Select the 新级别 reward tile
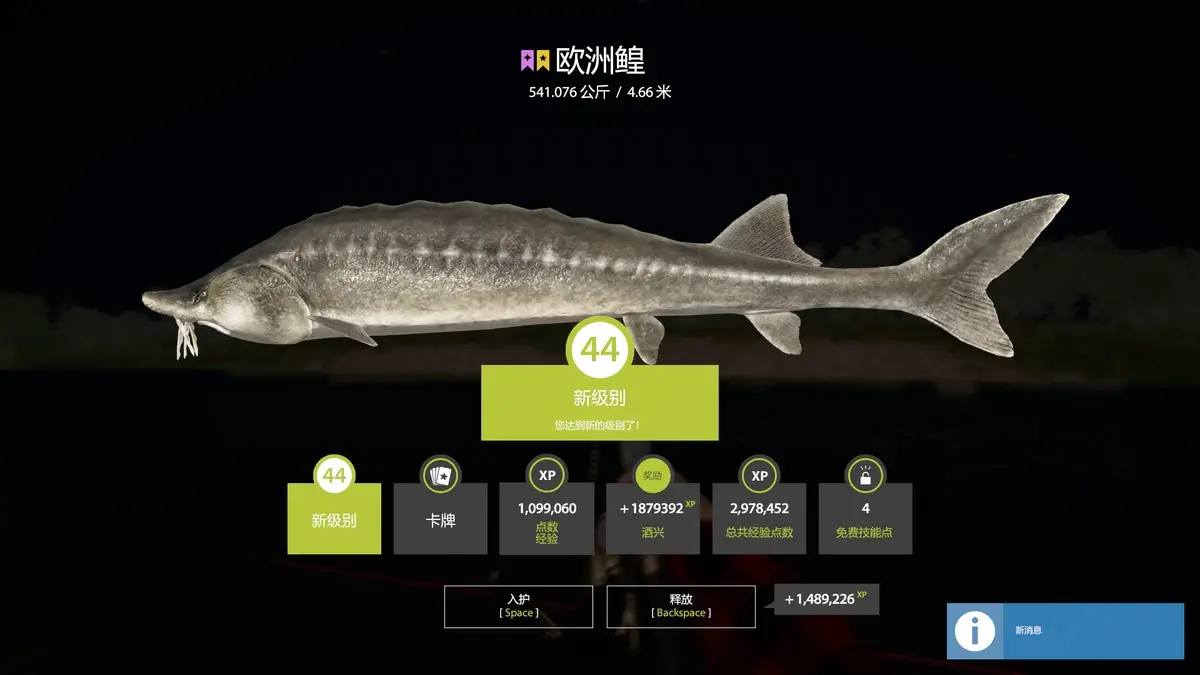 (x=334, y=518)
